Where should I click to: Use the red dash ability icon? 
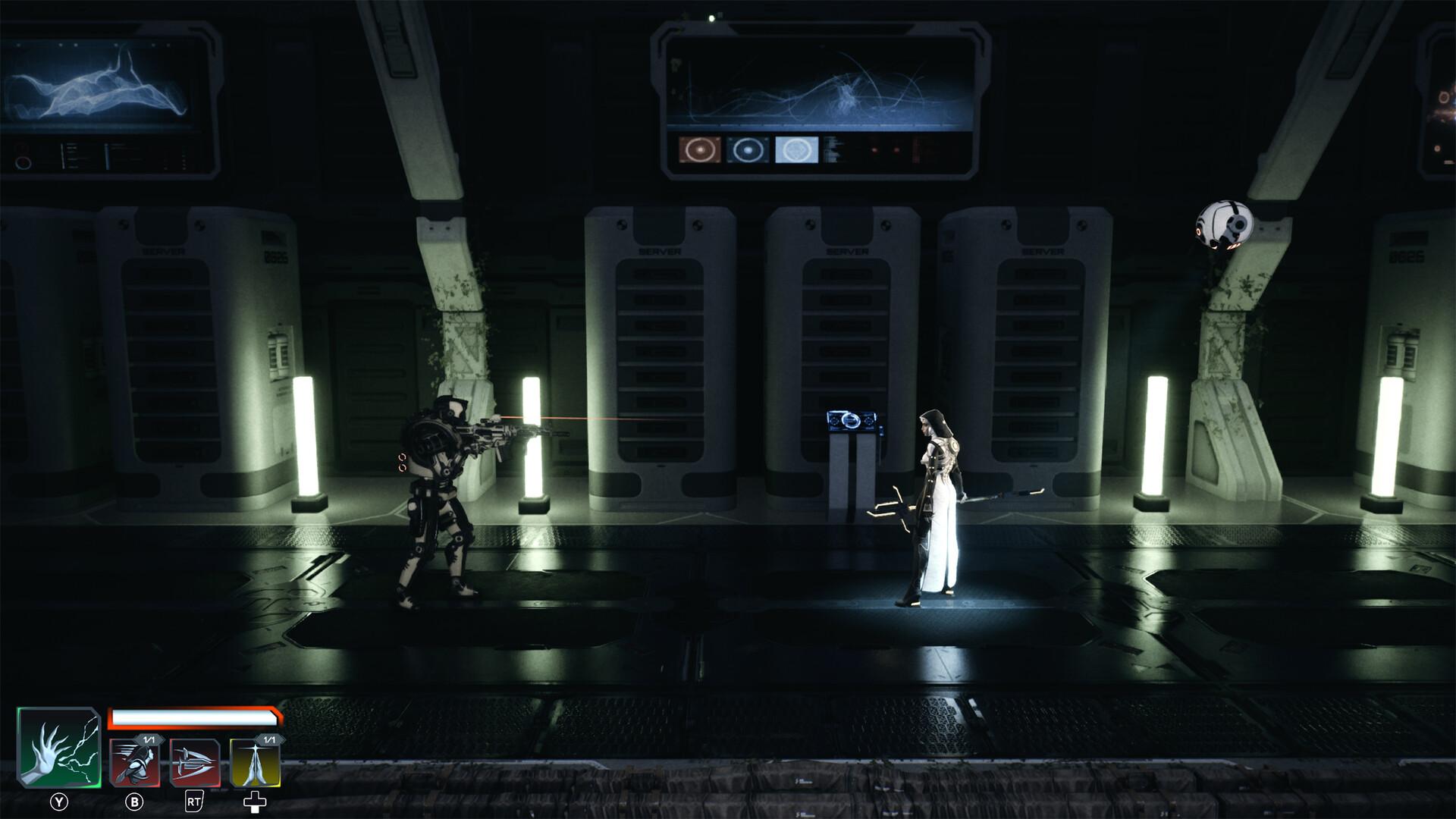pyautogui.click(x=135, y=764)
